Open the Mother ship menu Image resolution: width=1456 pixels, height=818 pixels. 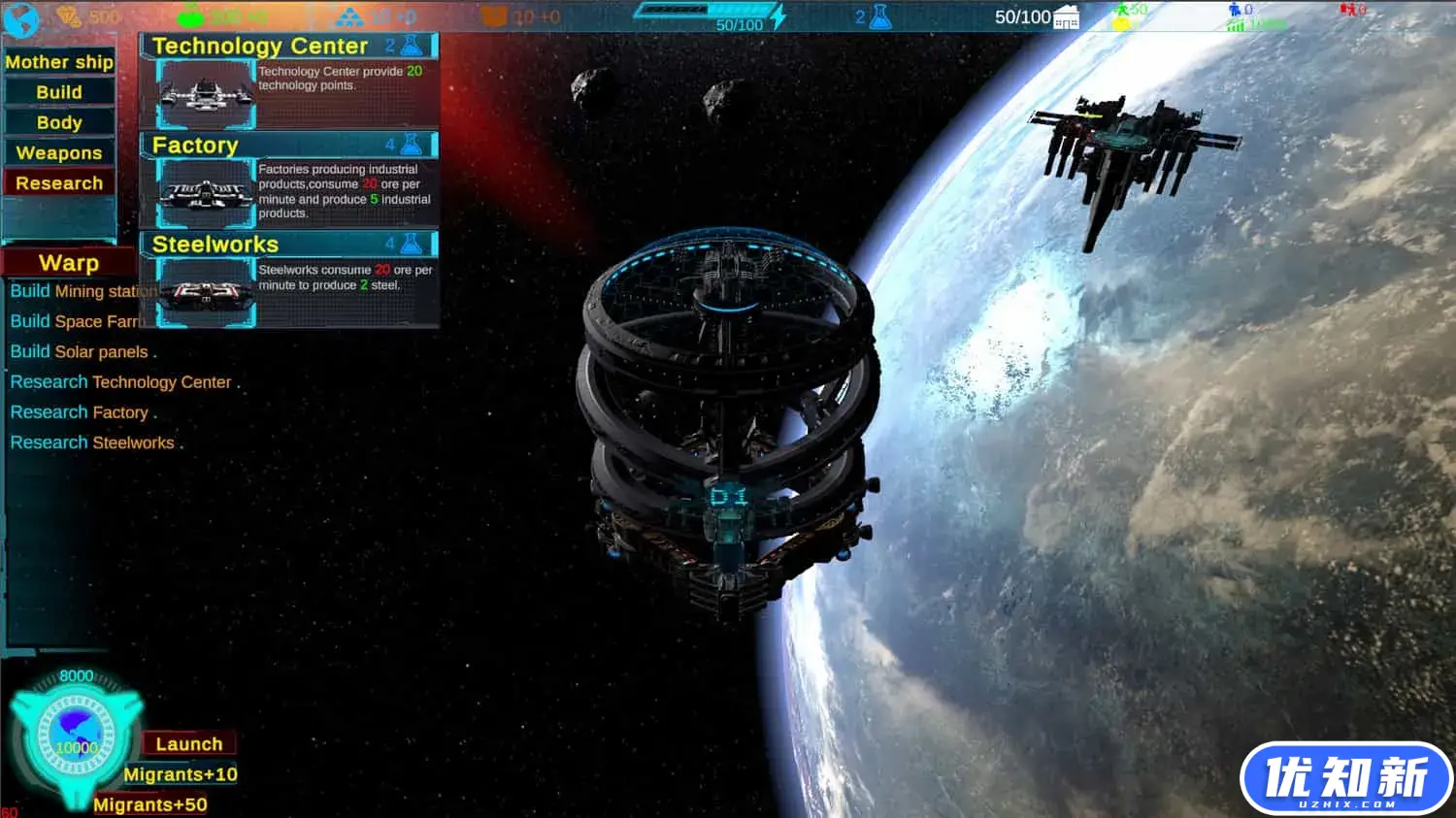[x=59, y=62]
